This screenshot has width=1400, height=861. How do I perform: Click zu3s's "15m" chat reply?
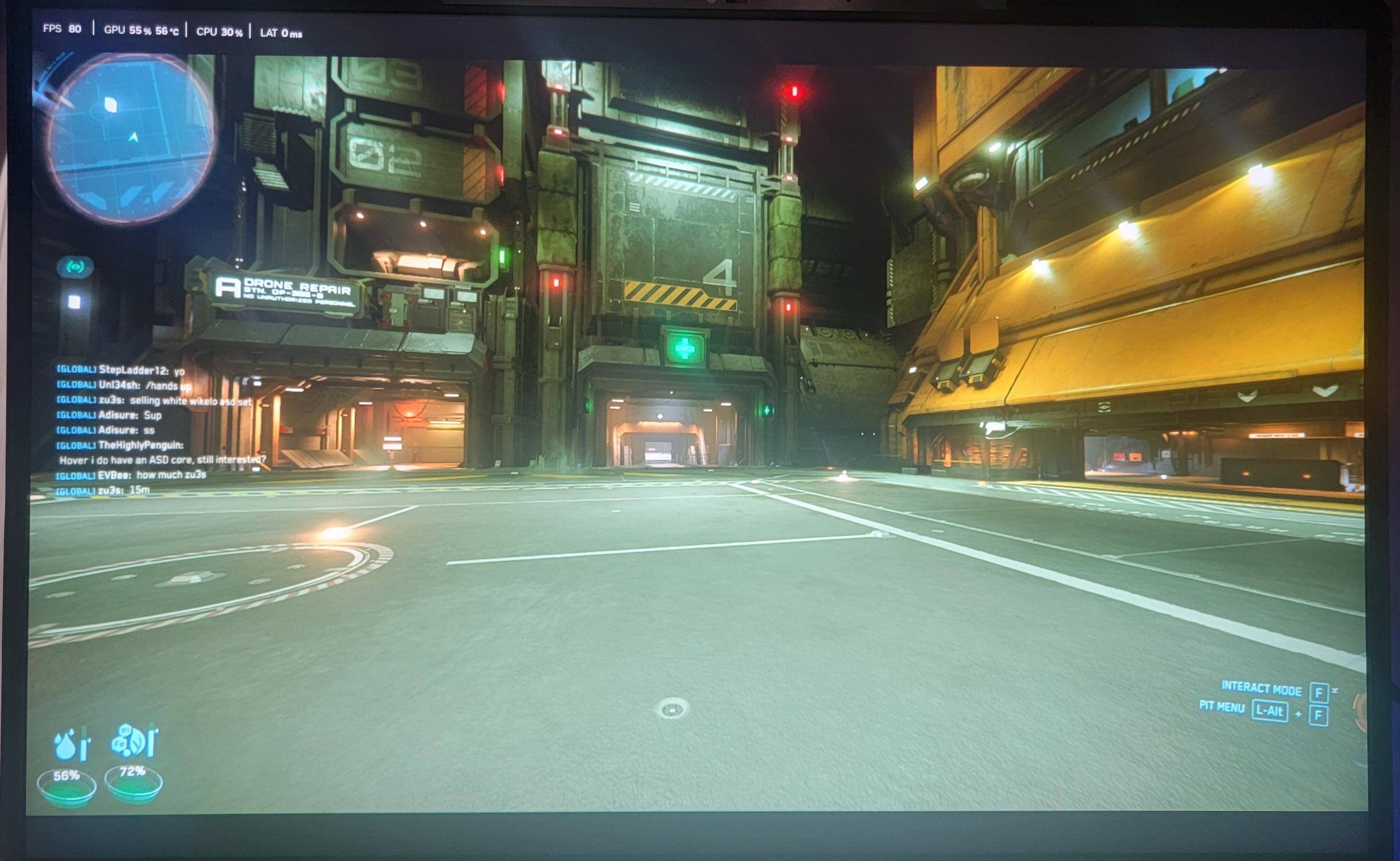pyautogui.click(x=103, y=490)
